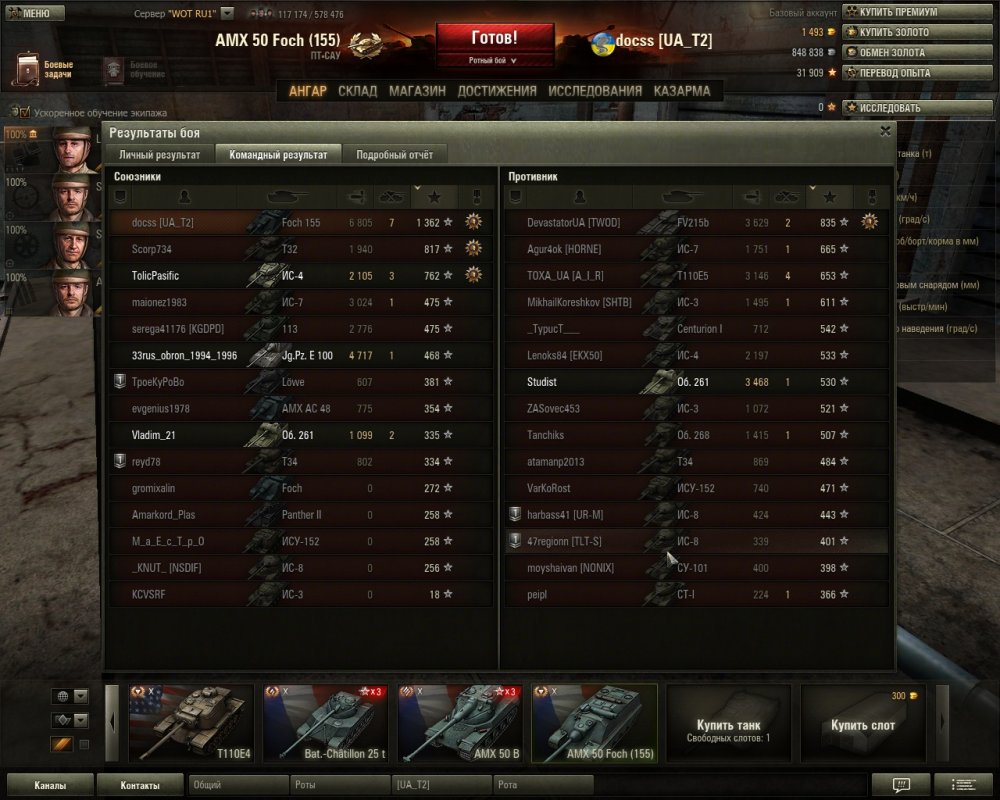Switch to Личный результат tab
The width and height of the screenshot is (1000, 800).
tap(160, 155)
